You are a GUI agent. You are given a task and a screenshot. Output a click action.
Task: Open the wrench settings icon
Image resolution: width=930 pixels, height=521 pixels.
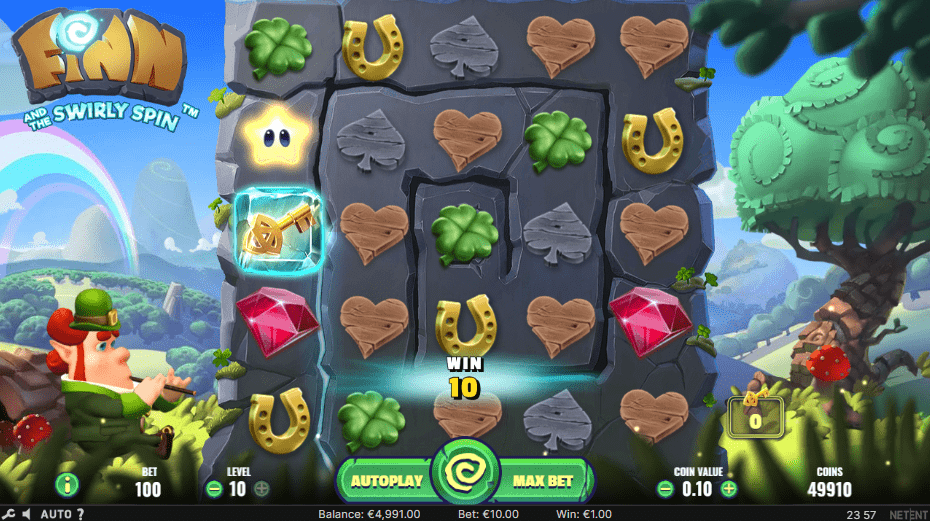8,514
